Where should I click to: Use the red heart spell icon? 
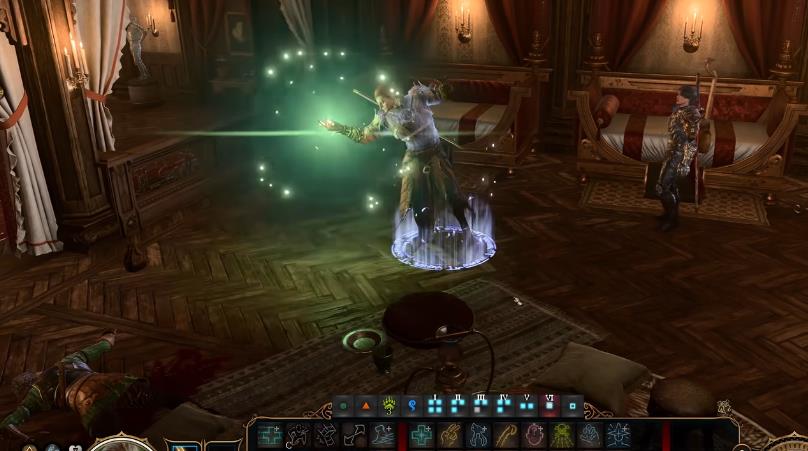click(x=535, y=435)
